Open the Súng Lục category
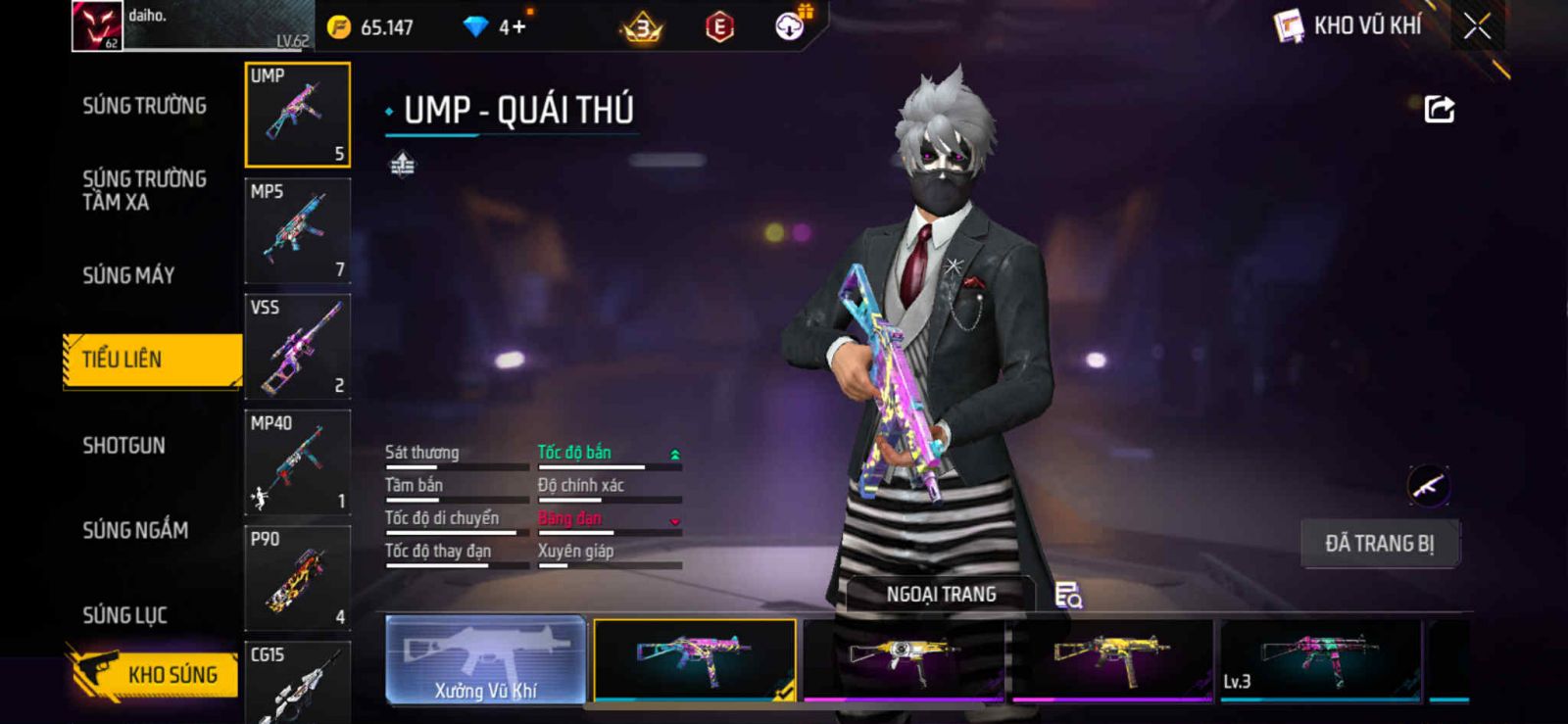 124,615
